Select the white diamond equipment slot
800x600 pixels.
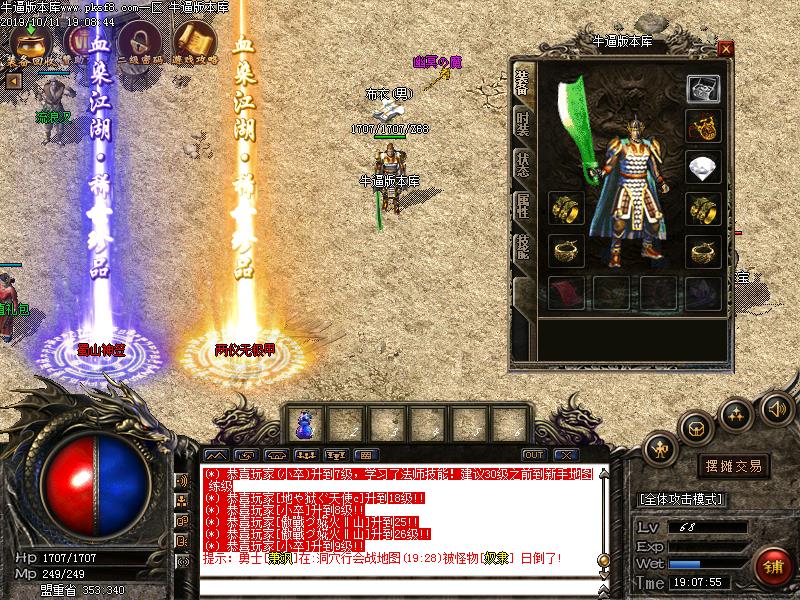click(x=704, y=167)
